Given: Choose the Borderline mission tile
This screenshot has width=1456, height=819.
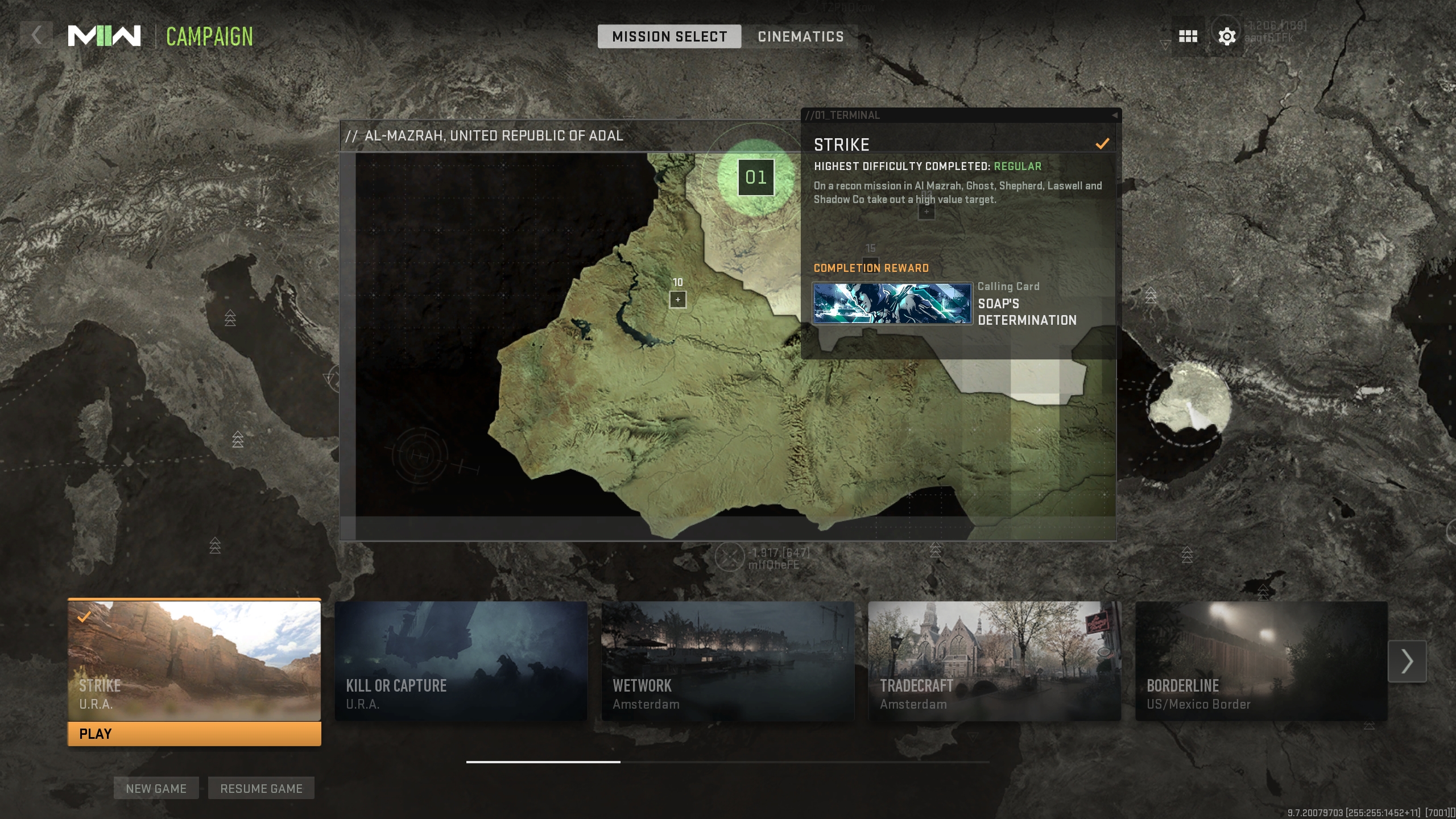Looking at the screenshot, I should [1261, 661].
